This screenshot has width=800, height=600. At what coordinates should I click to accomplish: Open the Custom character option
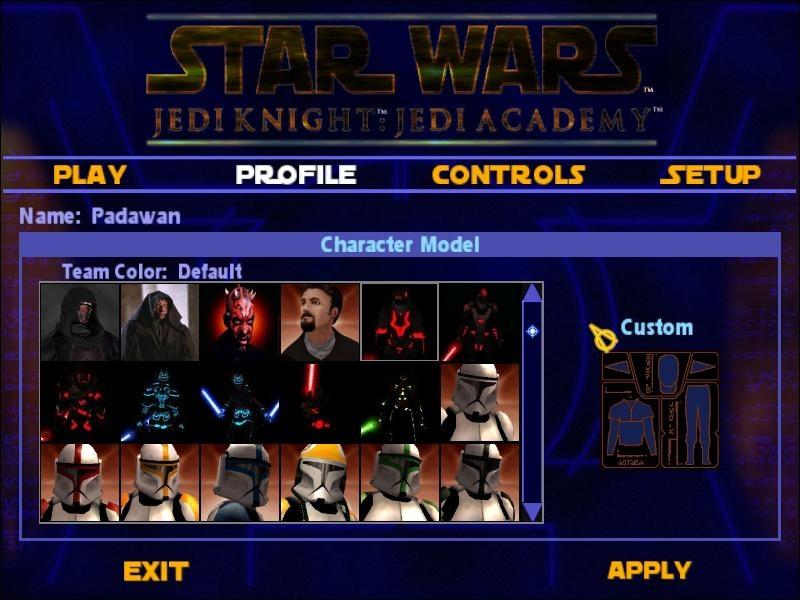[656, 328]
